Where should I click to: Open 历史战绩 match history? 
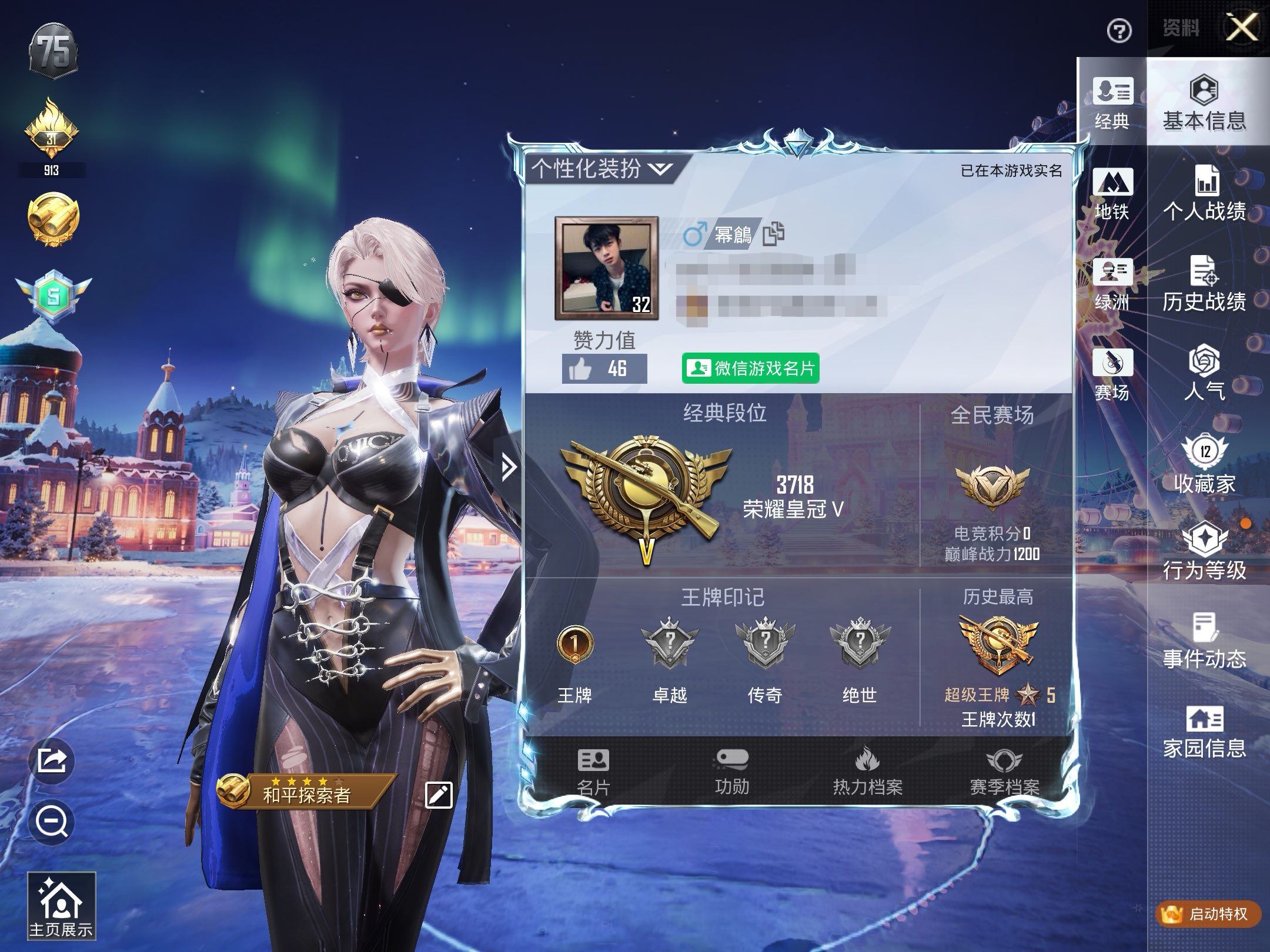point(1205,284)
